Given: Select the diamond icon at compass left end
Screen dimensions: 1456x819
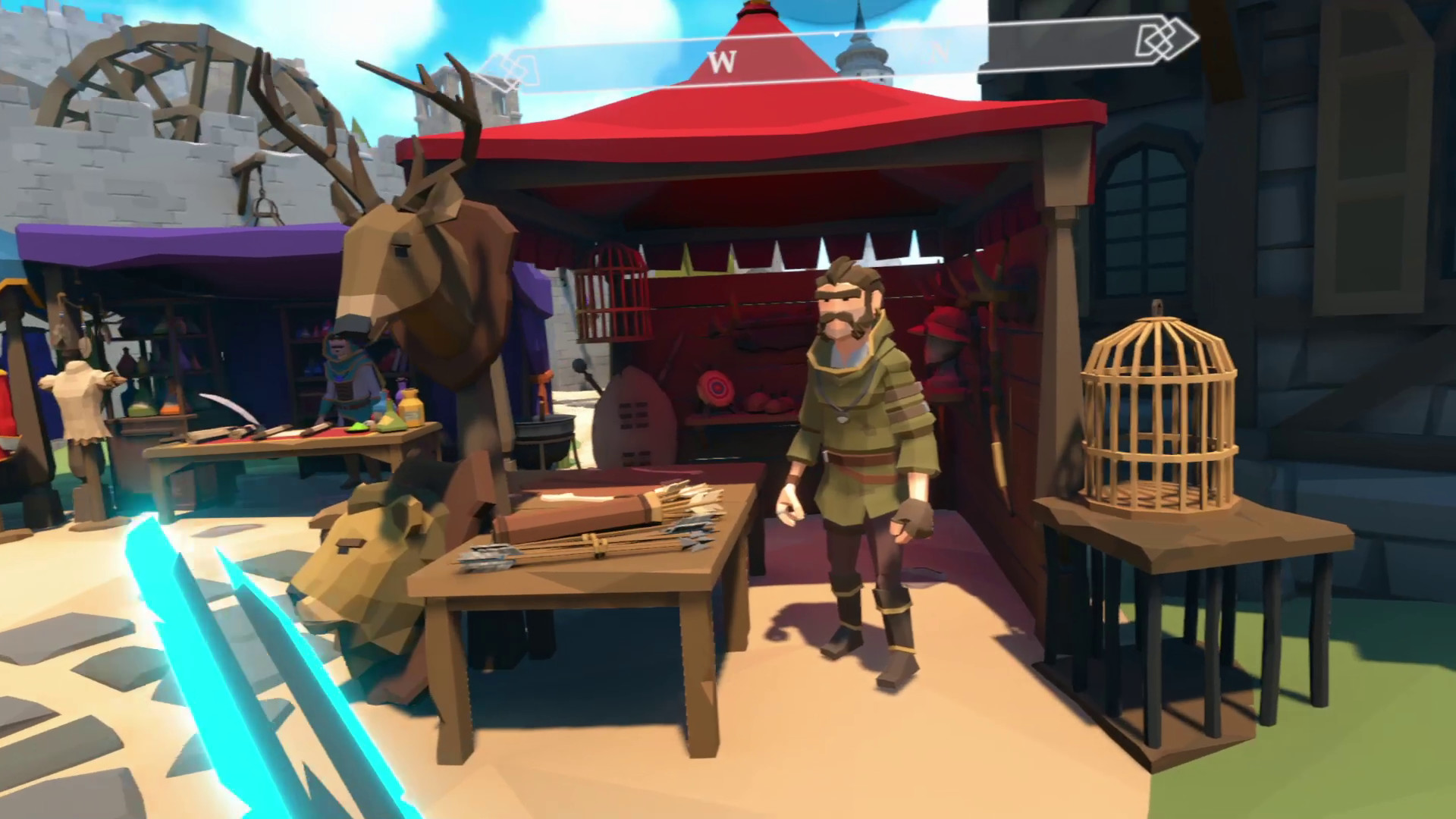Looking at the screenshot, I should tap(510, 68).
